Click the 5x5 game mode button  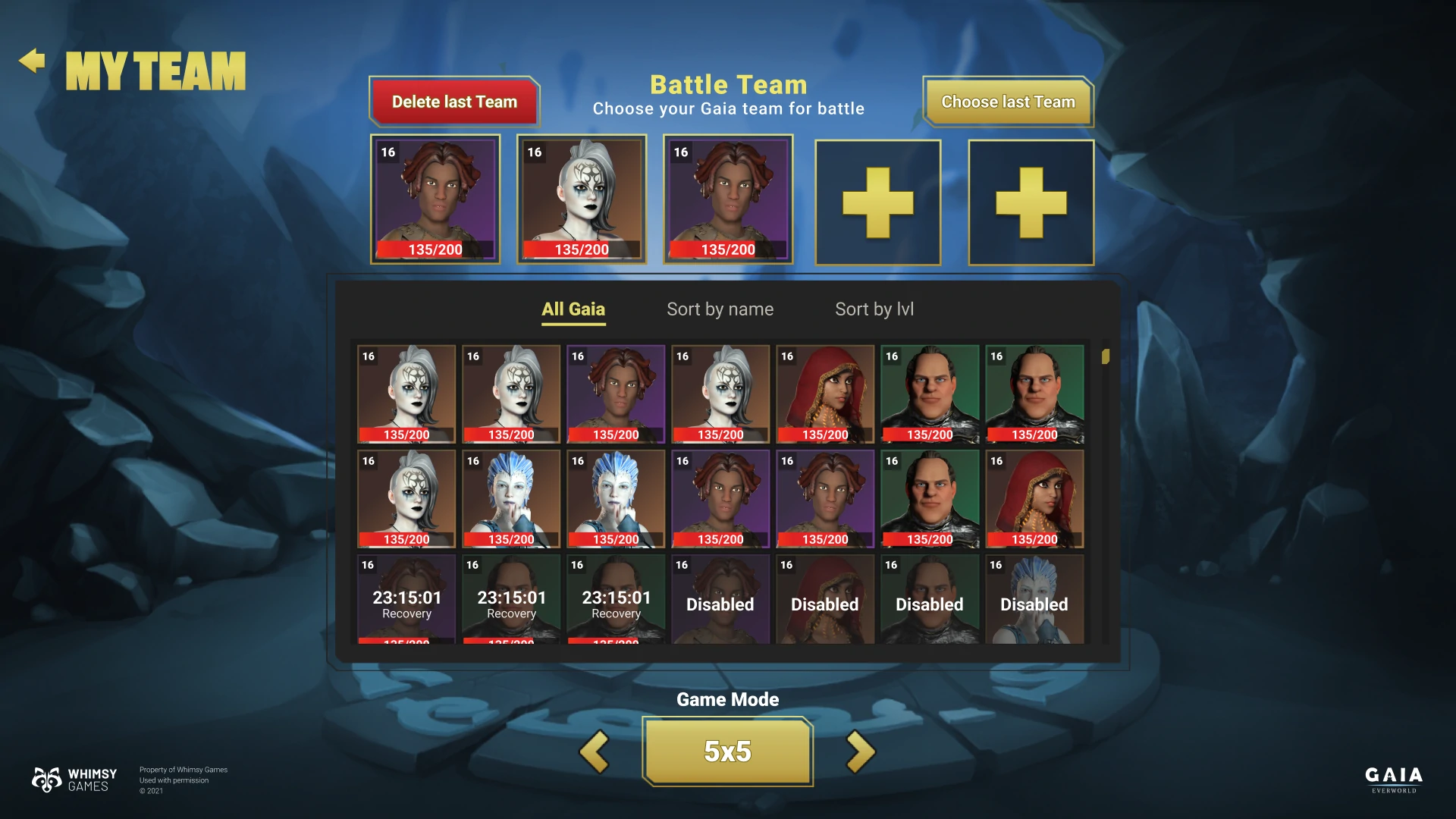point(727,752)
